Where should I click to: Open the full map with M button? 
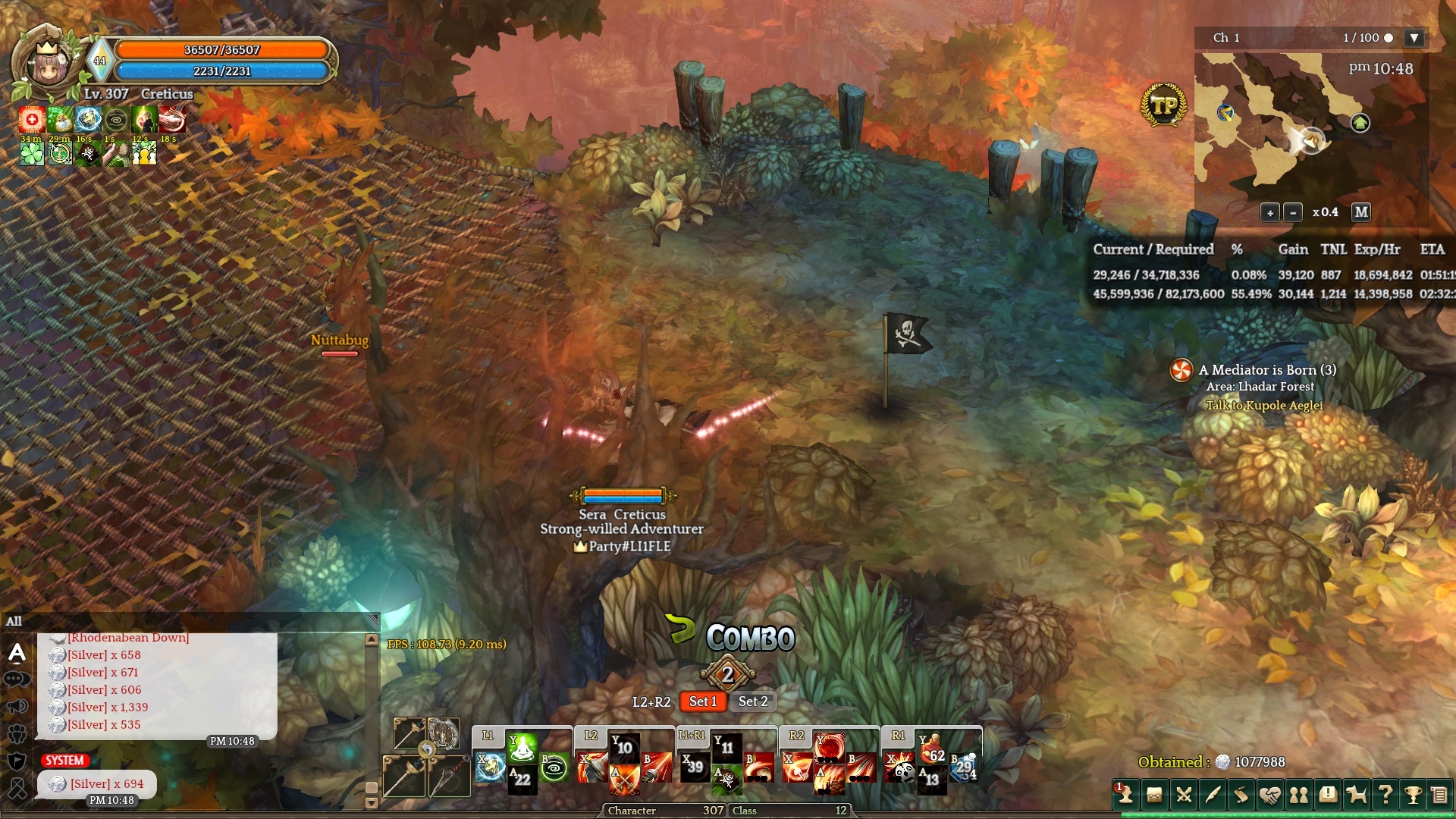[x=1361, y=212]
